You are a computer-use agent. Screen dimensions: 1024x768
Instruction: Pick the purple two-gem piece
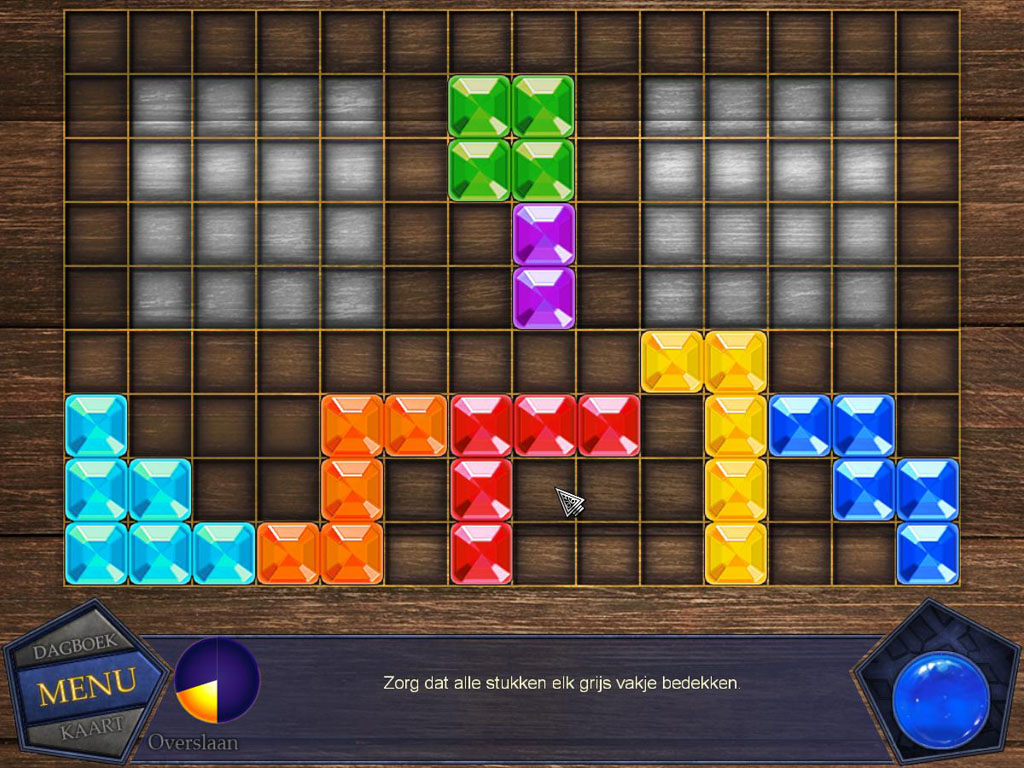(543, 266)
